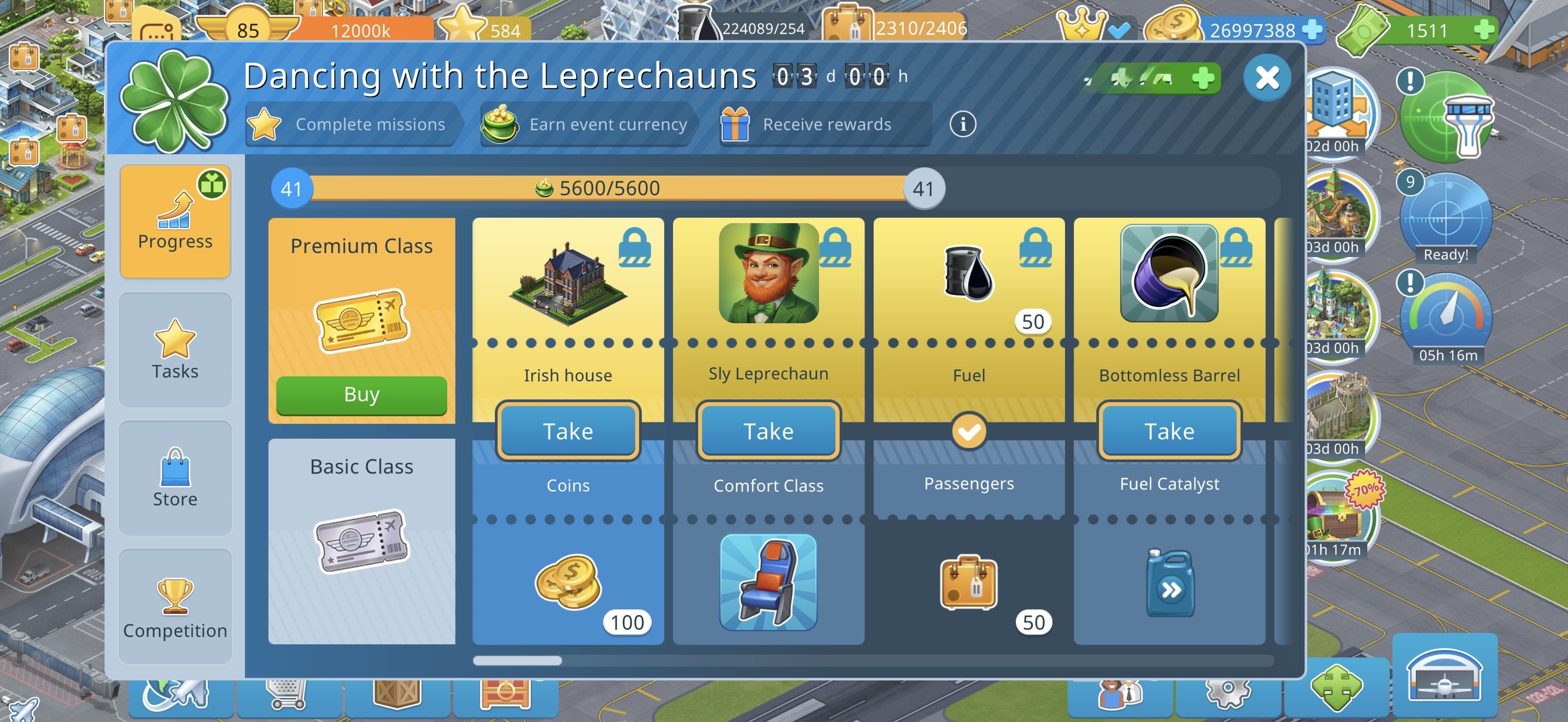This screenshot has height=722, width=1568.
Task: Add more coins using the blue plus
Action: (1312, 29)
